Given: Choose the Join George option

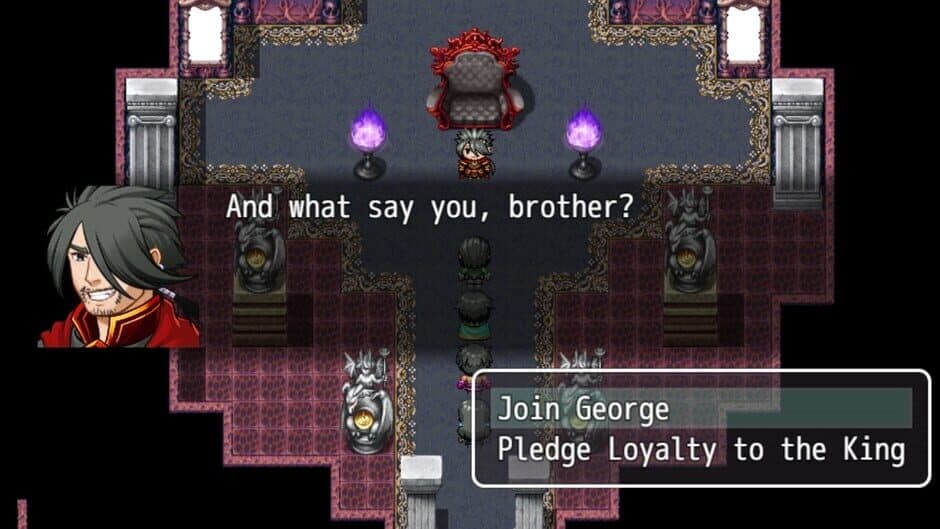Looking at the screenshot, I should (x=583, y=409).
